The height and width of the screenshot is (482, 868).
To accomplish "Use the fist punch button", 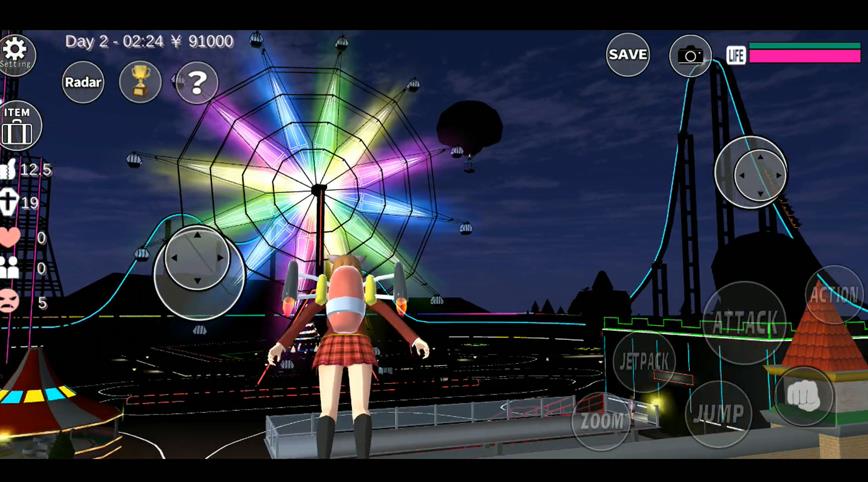I will [803, 396].
